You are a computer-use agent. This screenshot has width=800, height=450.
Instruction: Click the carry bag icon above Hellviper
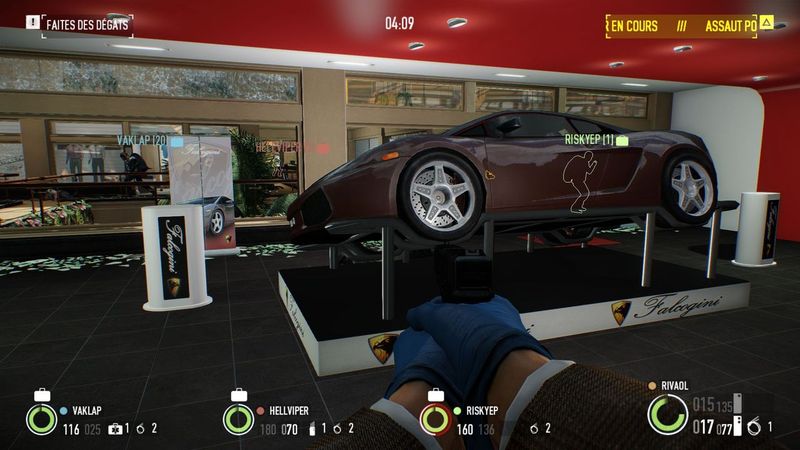(x=239, y=395)
